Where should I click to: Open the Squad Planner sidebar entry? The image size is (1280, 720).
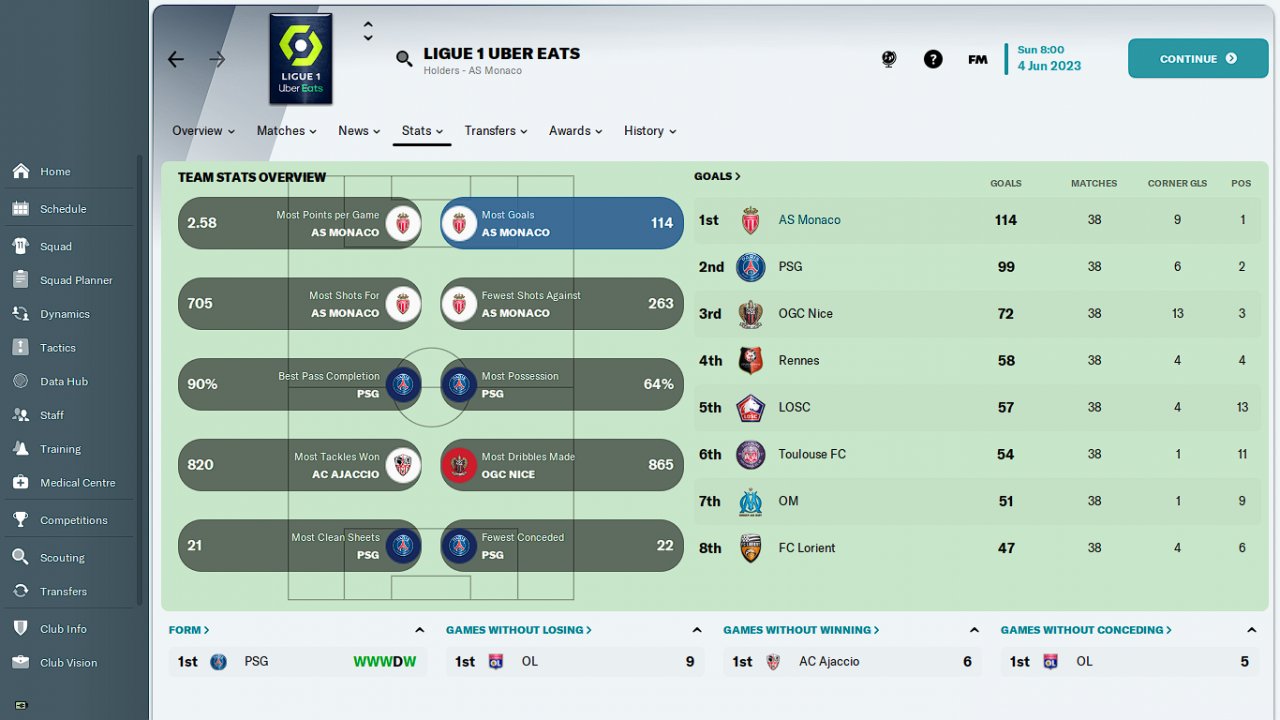[x=76, y=280]
